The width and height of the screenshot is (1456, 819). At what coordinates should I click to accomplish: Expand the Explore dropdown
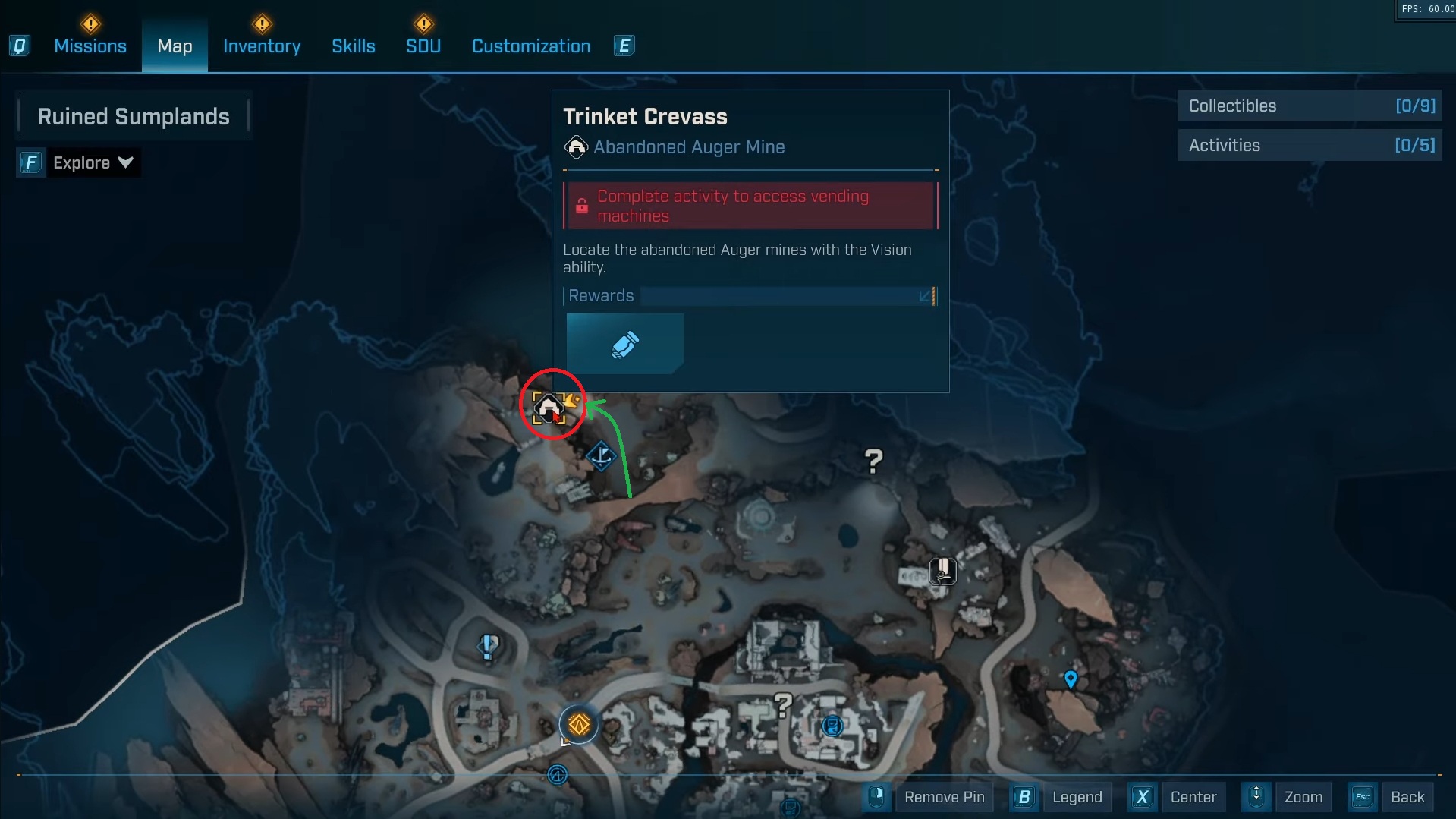[x=93, y=162]
